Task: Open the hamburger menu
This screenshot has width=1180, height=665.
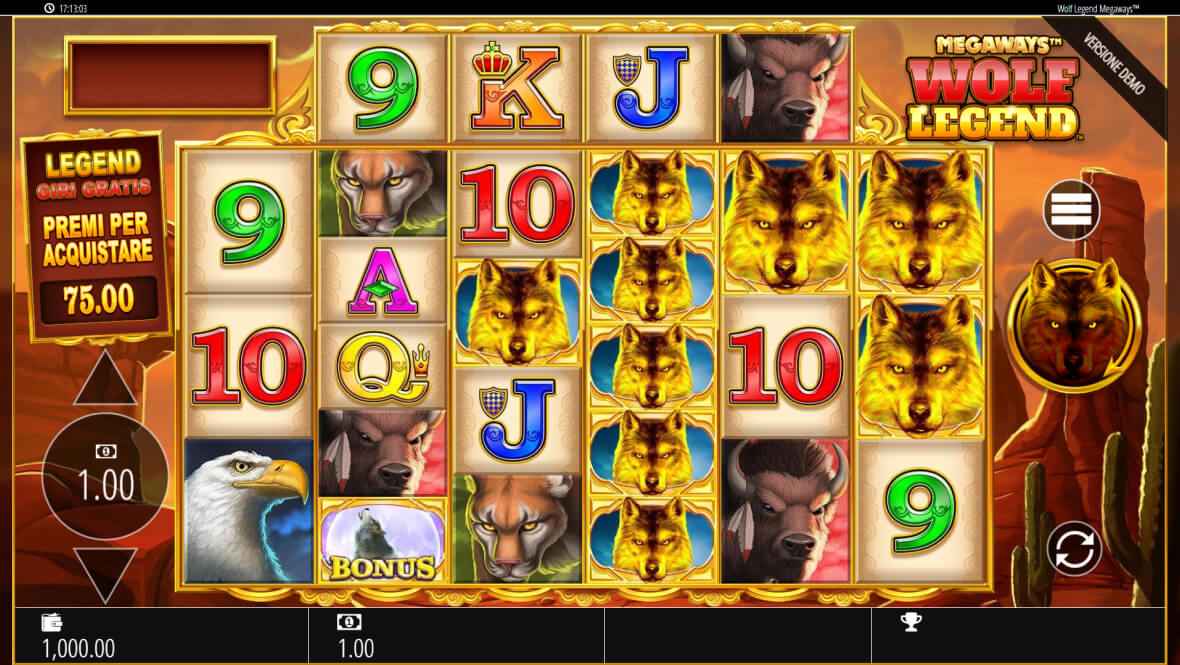Action: point(1071,208)
